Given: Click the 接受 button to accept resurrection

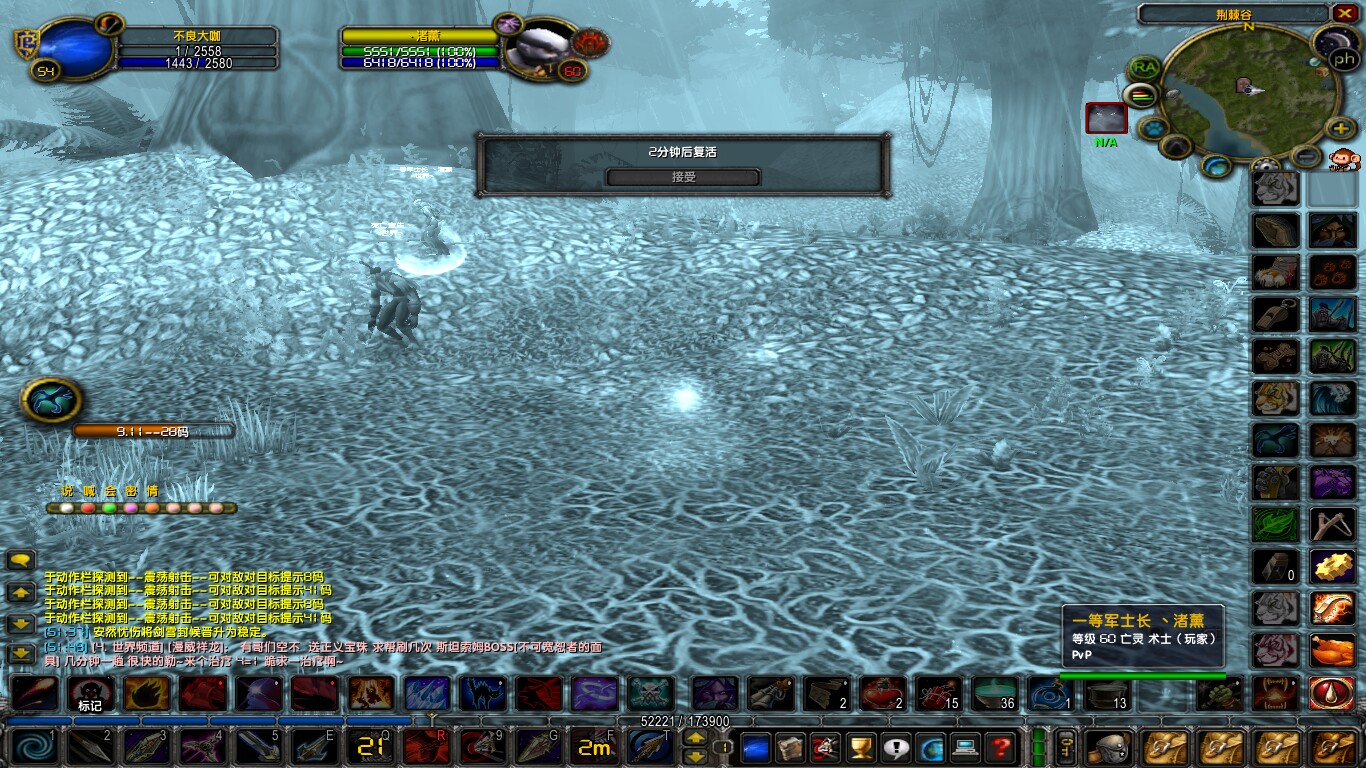Looking at the screenshot, I should pos(683,176).
